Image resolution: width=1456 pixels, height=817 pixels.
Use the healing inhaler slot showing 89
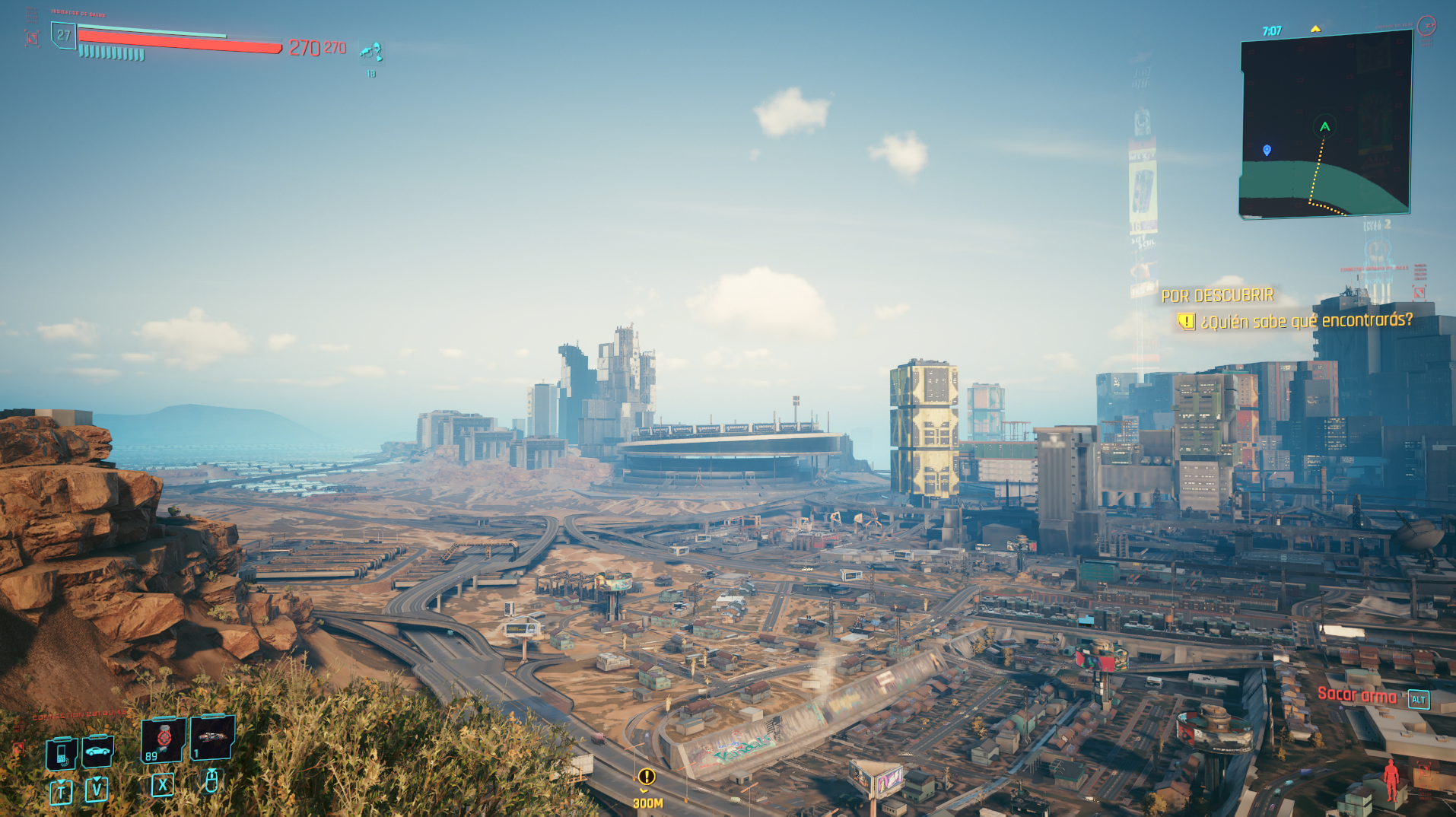coord(163,739)
